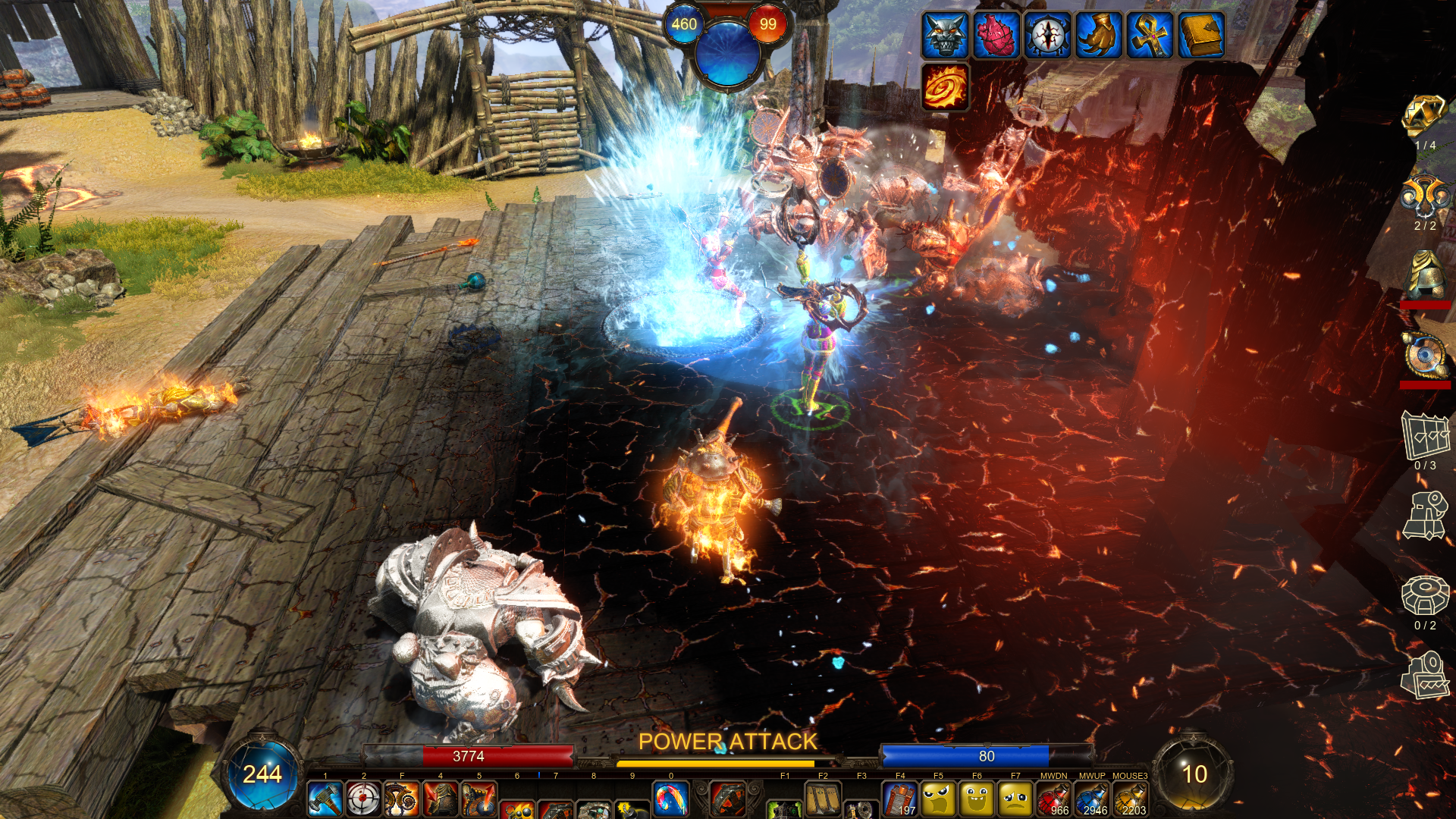Image resolution: width=1456 pixels, height=819 pixels.
Task: Consume the yellow potion
Action: 1130,799
